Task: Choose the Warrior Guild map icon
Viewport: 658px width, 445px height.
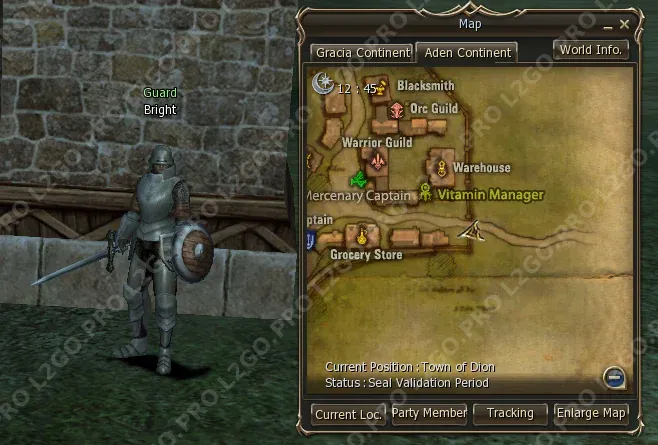Action: tap(378, 160)
